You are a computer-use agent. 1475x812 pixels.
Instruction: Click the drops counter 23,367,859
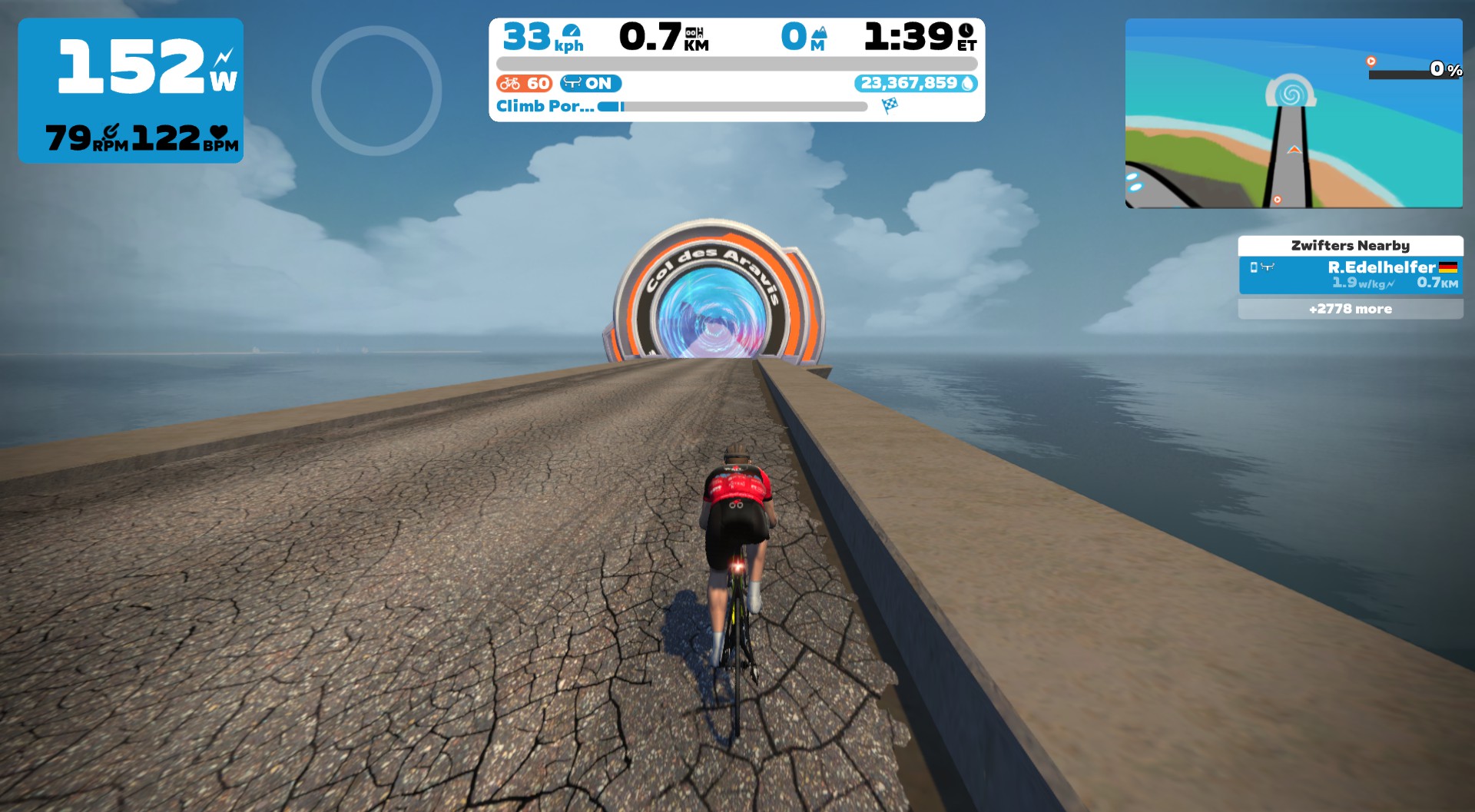pyautogui.click(x=915, y=83)
